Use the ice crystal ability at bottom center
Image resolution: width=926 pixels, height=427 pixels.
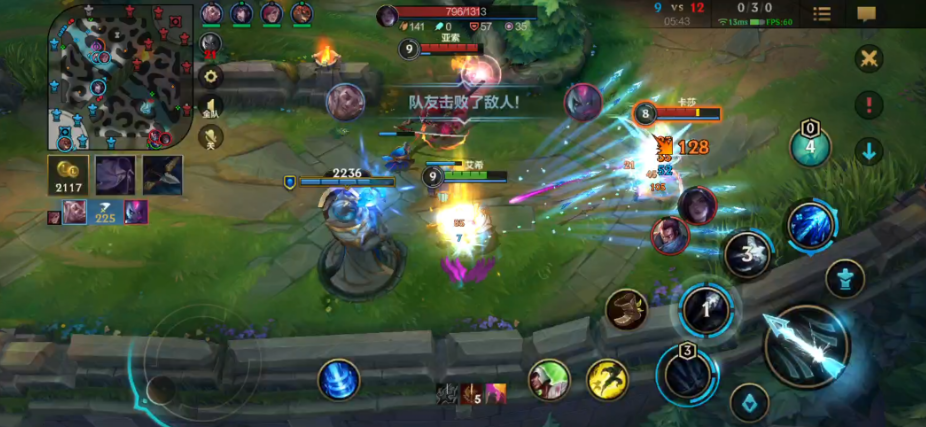click(339, 380)
